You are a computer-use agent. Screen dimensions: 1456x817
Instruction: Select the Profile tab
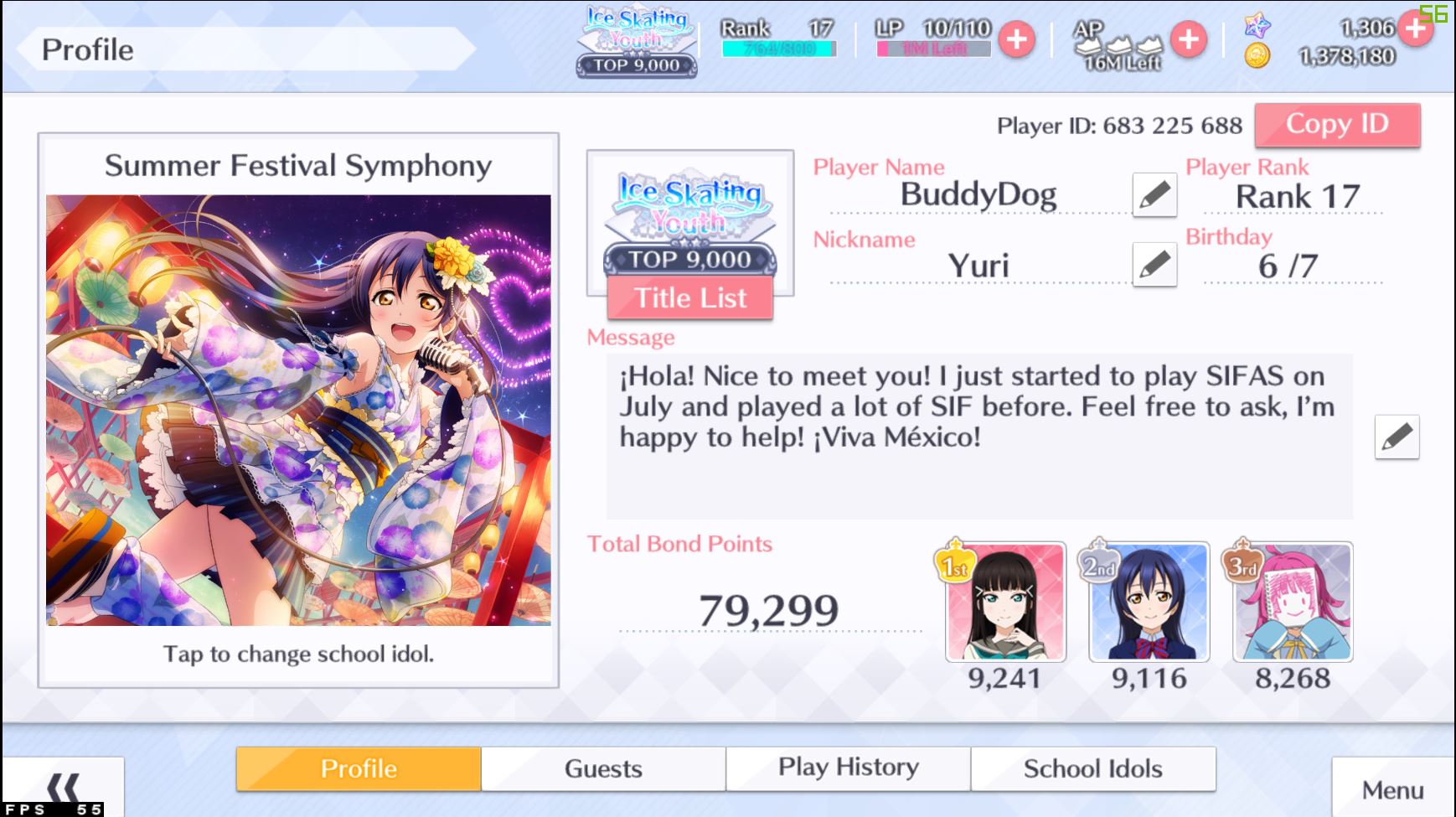[x=359, y=768]
